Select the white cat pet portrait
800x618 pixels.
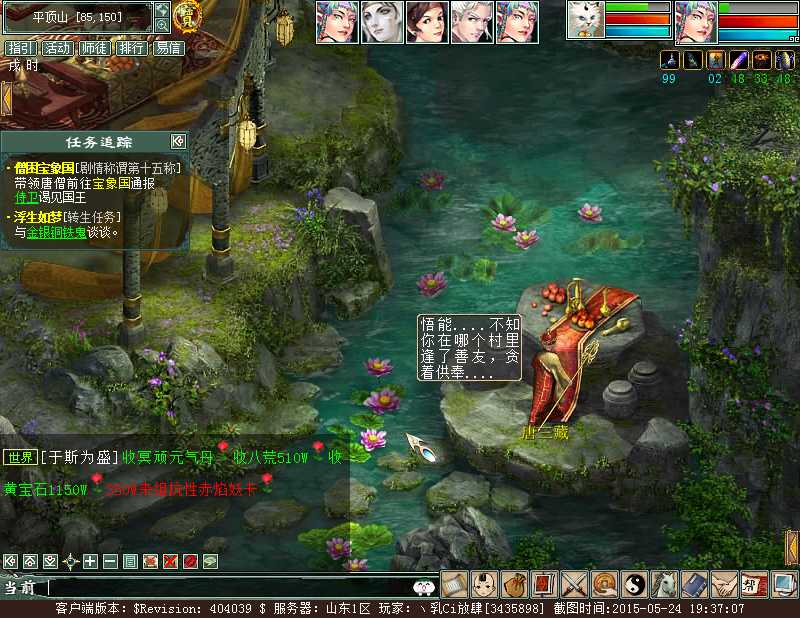(x=586, y=20)
